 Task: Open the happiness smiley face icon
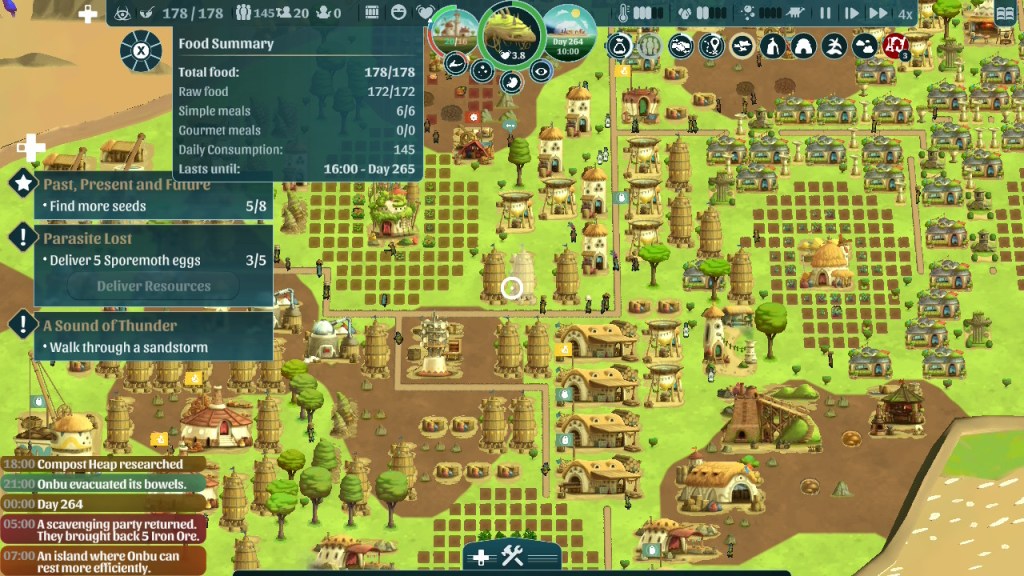point(399,14)
